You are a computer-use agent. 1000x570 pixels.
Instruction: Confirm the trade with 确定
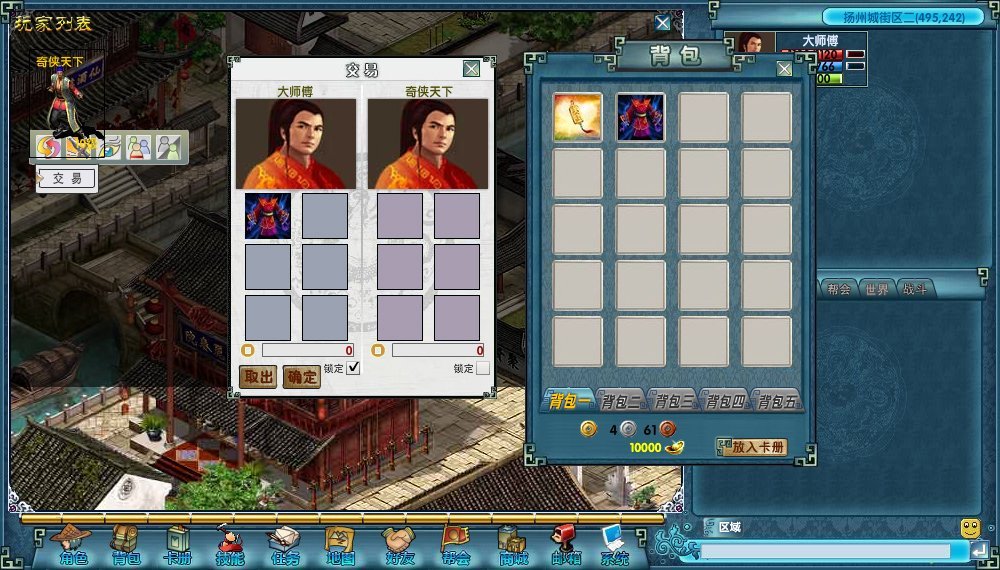point(301,376)
